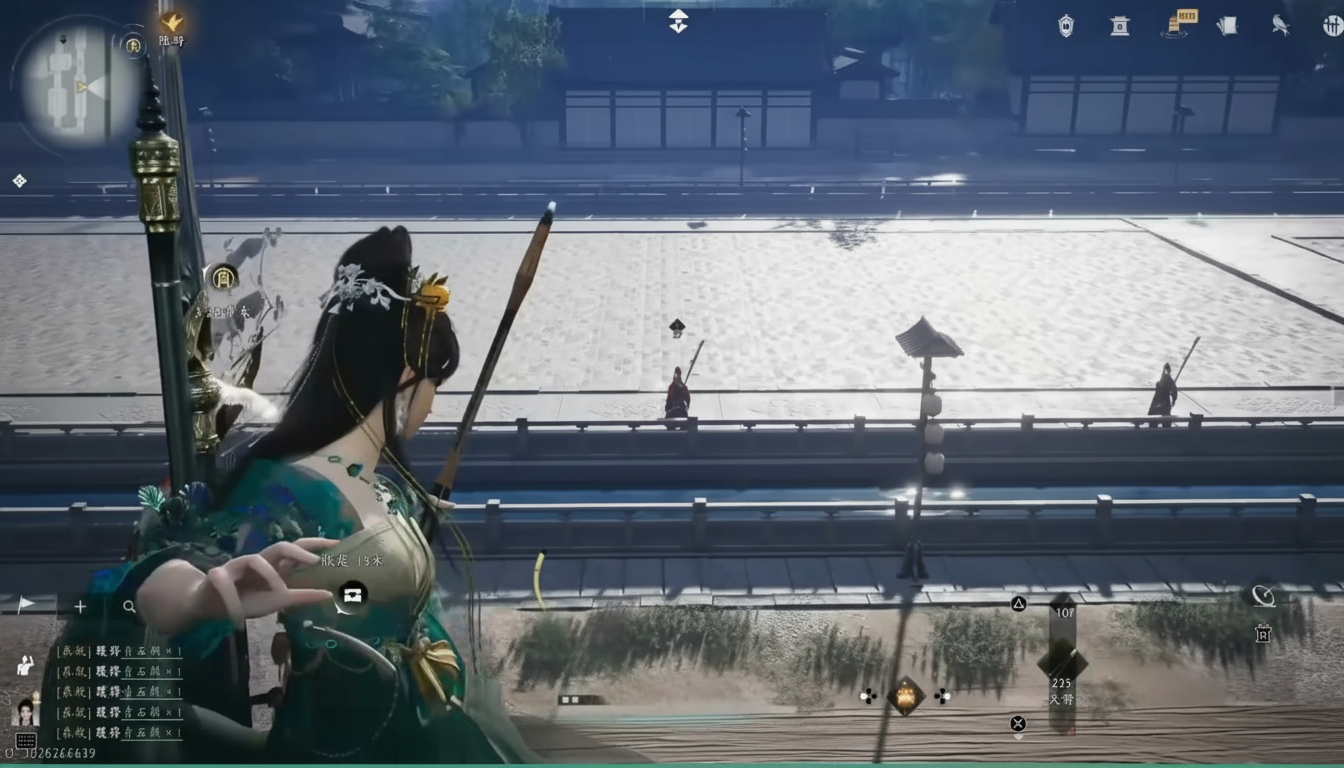The width and height of the screenshot is (1344, 768).
Task: Toggle the keyboard input icon at bottom left
Action: click(26, 739)
